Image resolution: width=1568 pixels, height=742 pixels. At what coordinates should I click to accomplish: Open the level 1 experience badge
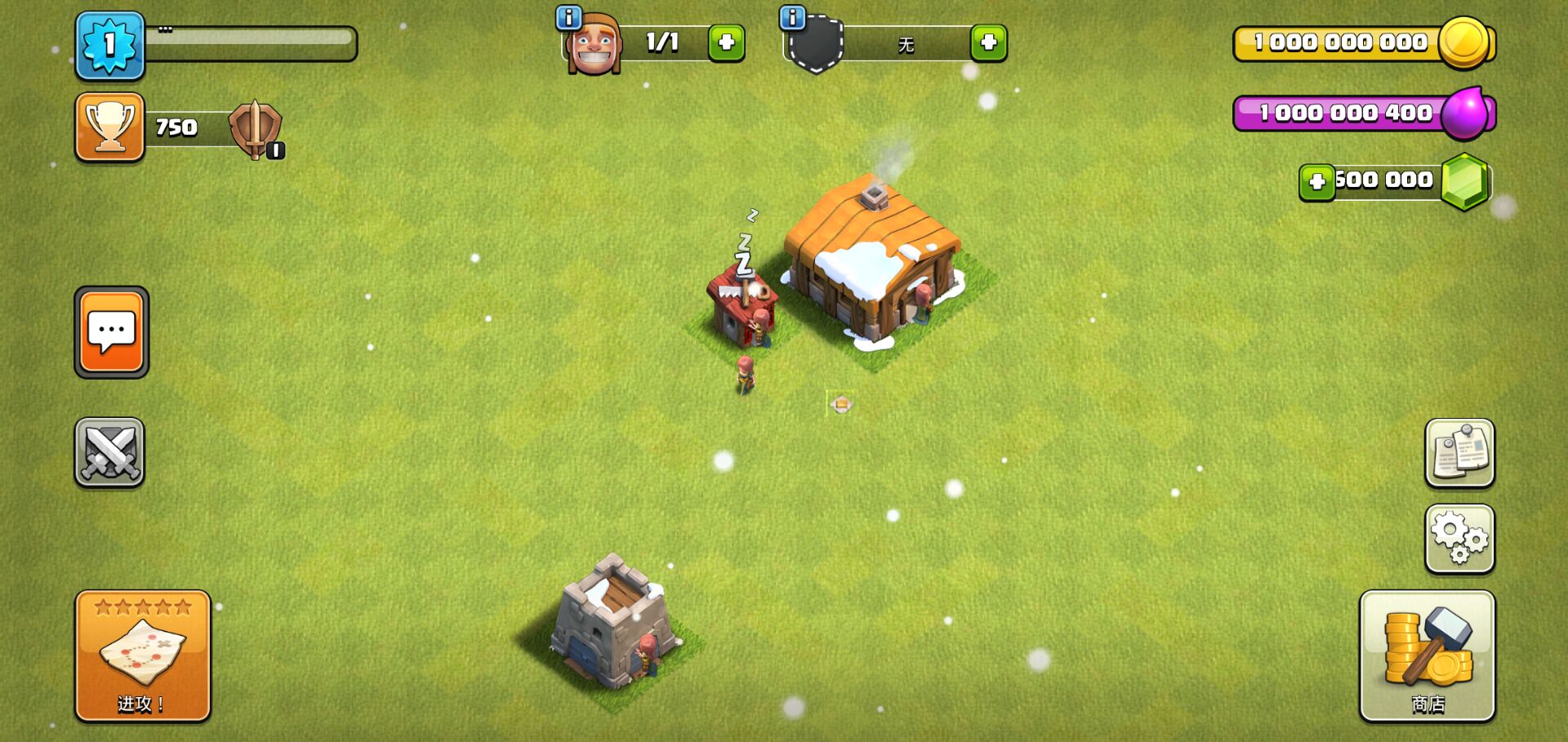110,45
